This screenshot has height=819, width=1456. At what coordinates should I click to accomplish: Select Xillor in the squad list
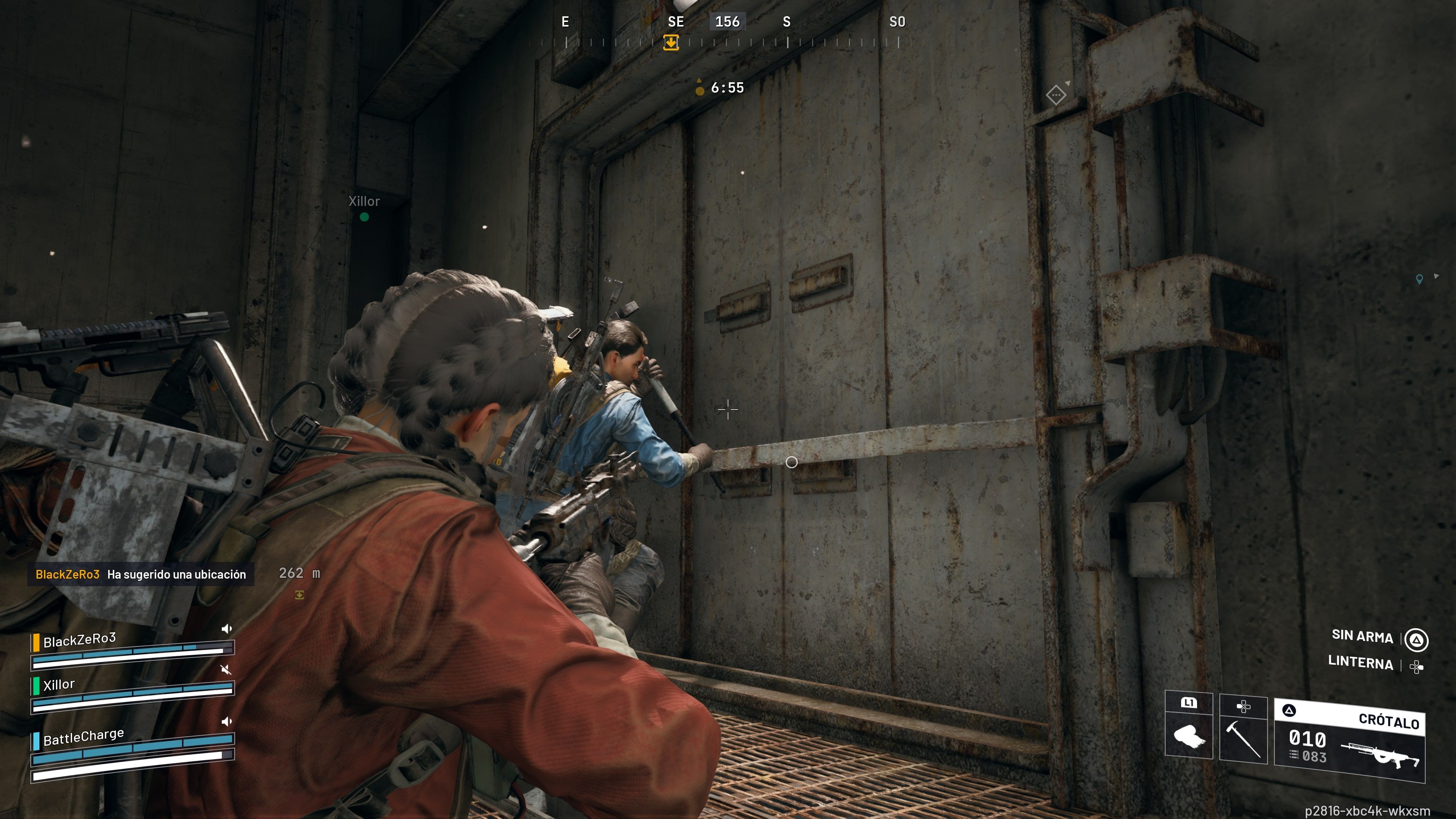[59, 684]
